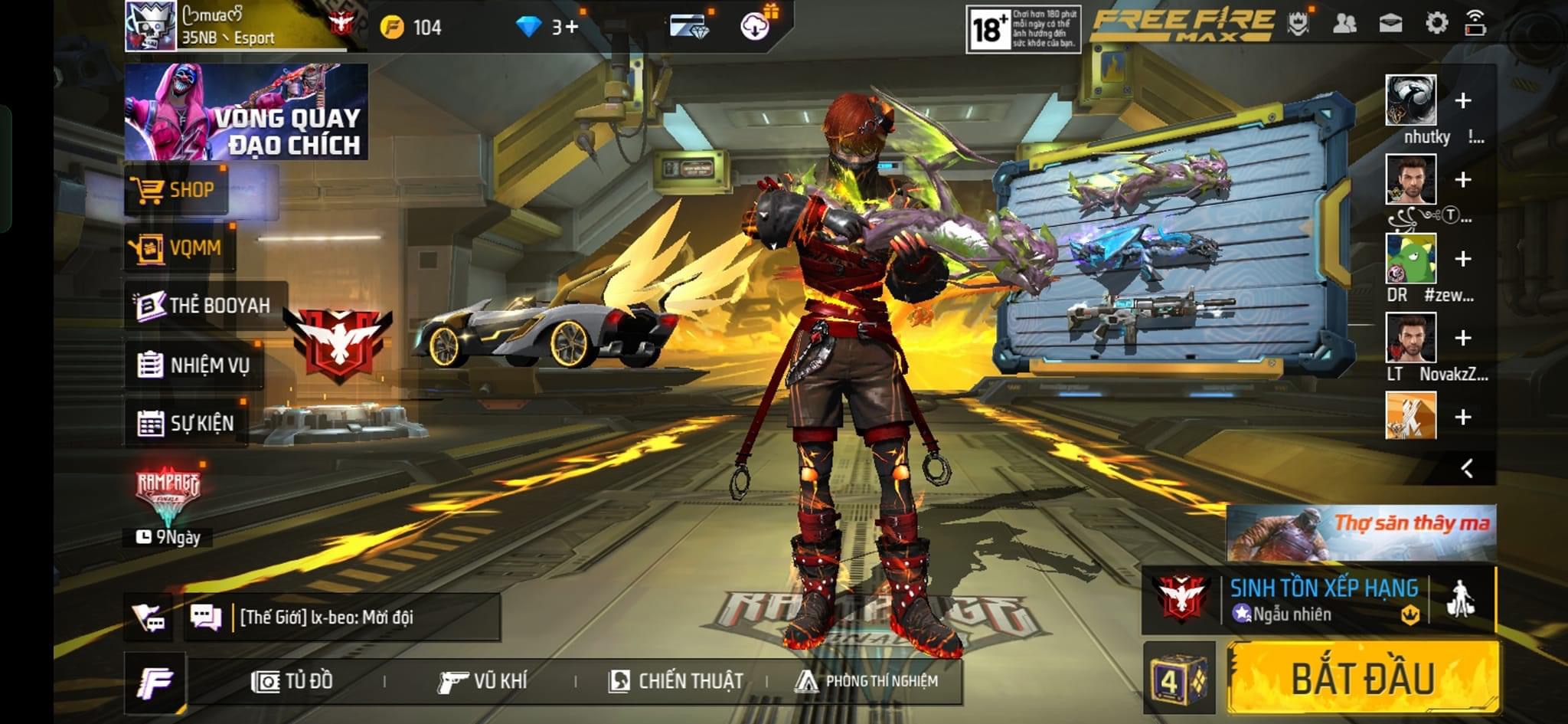Click the Vòng Quay Đạo Chích banner
Screen dimensions: 1568x724
246,112
